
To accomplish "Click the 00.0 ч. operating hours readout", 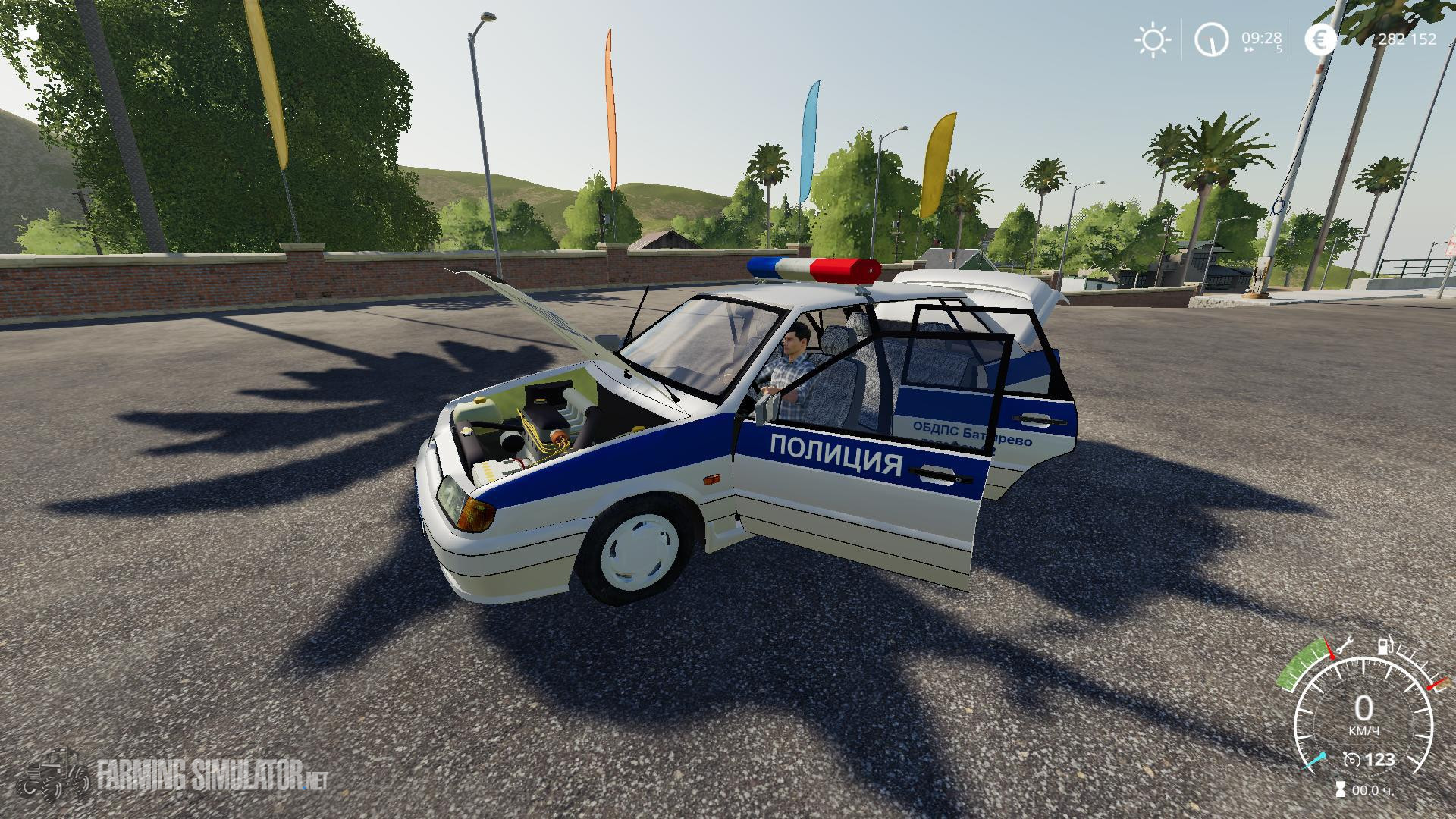I will (1373, 790).
